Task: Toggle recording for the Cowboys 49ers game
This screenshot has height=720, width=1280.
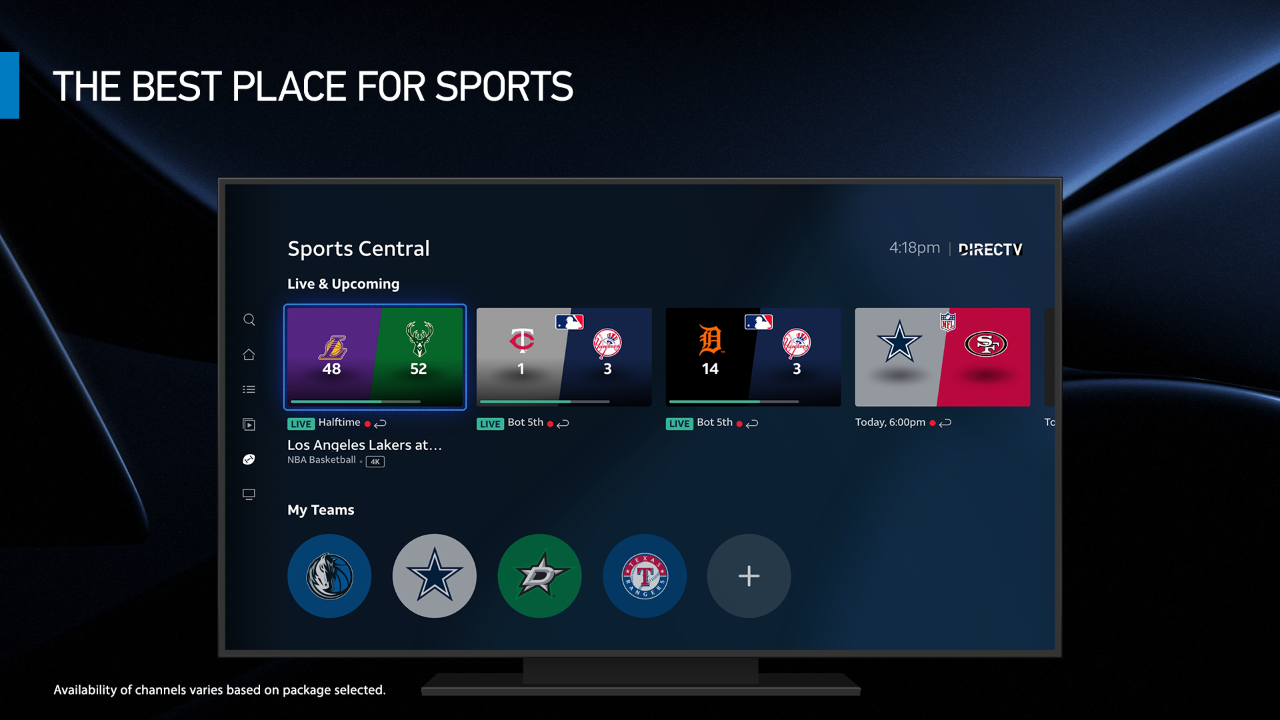Action: (933, 423)
